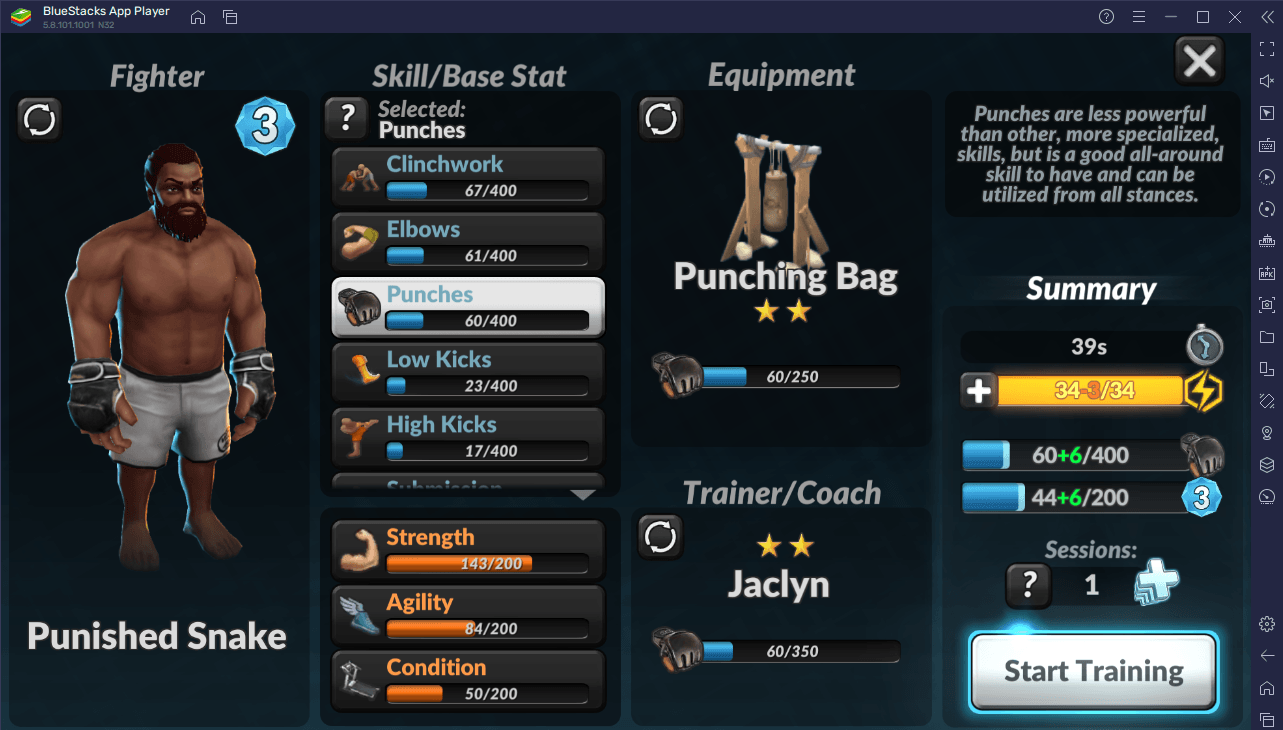The image size is (1283, 730).
Task: Select the Low Kicks skill
Action: pos(466,371)
